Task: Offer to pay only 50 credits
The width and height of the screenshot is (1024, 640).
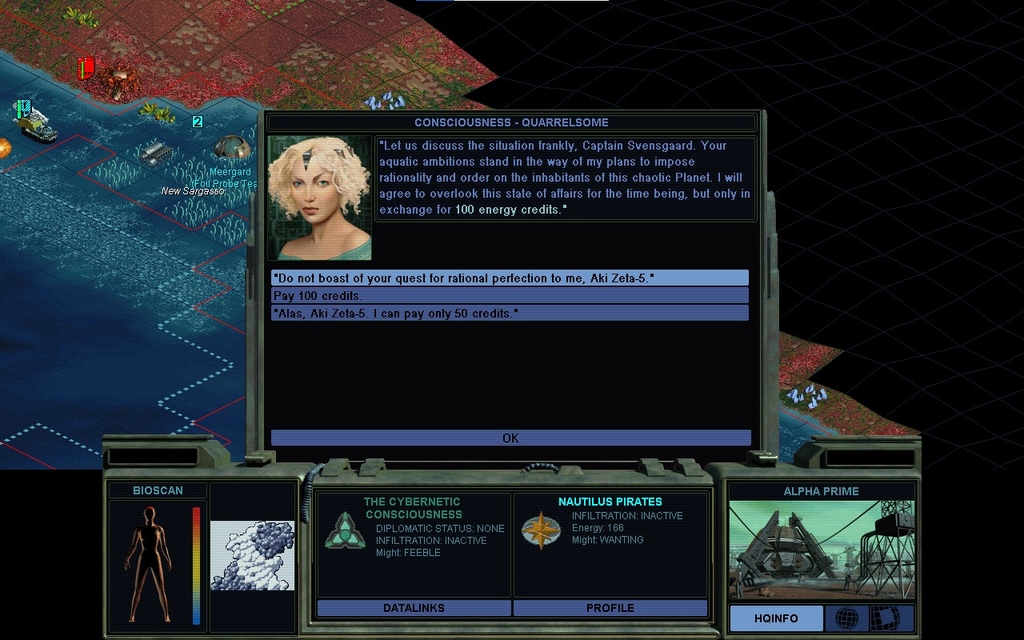Action: pos(509,313)
